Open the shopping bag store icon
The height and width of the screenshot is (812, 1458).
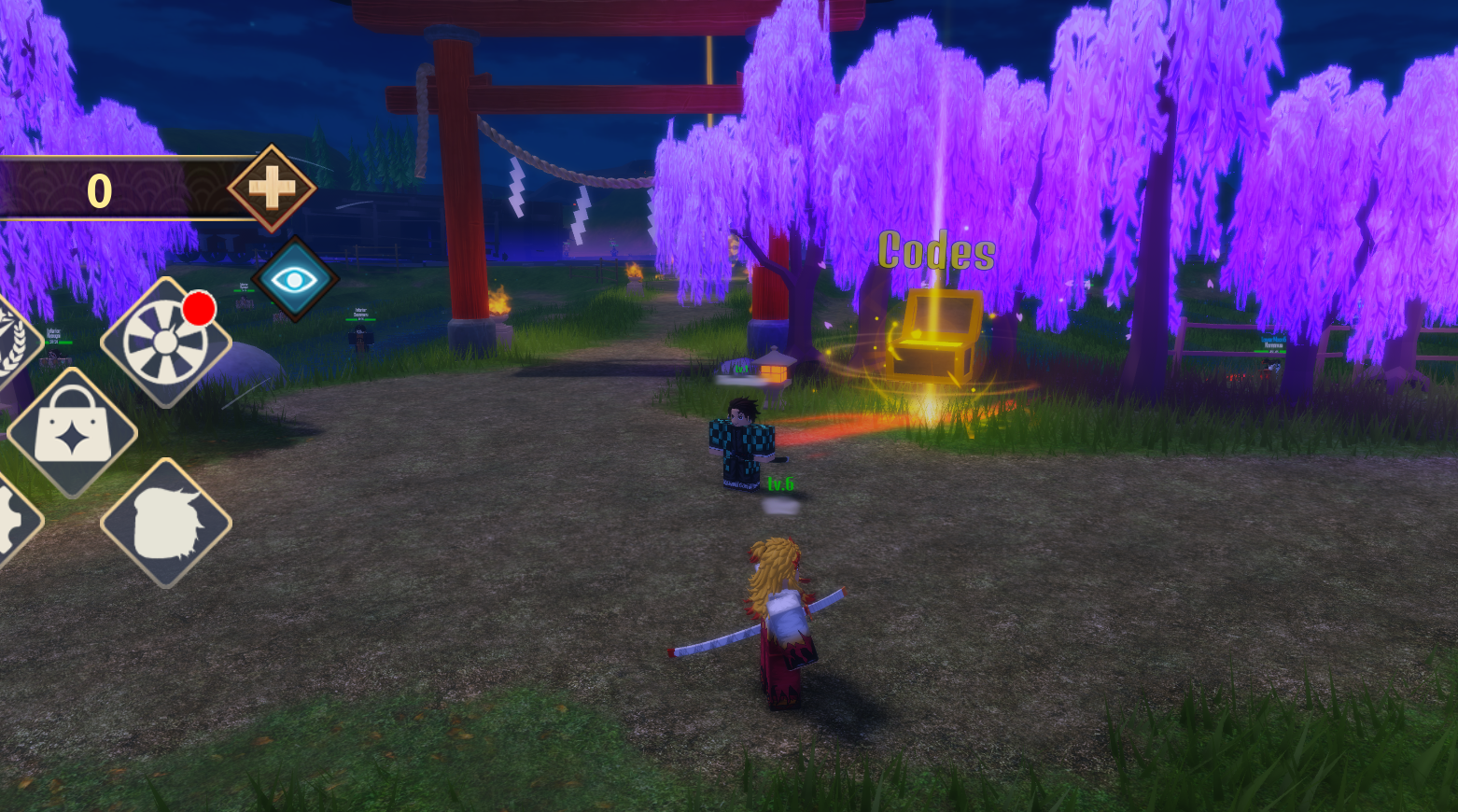coord(73,433)
